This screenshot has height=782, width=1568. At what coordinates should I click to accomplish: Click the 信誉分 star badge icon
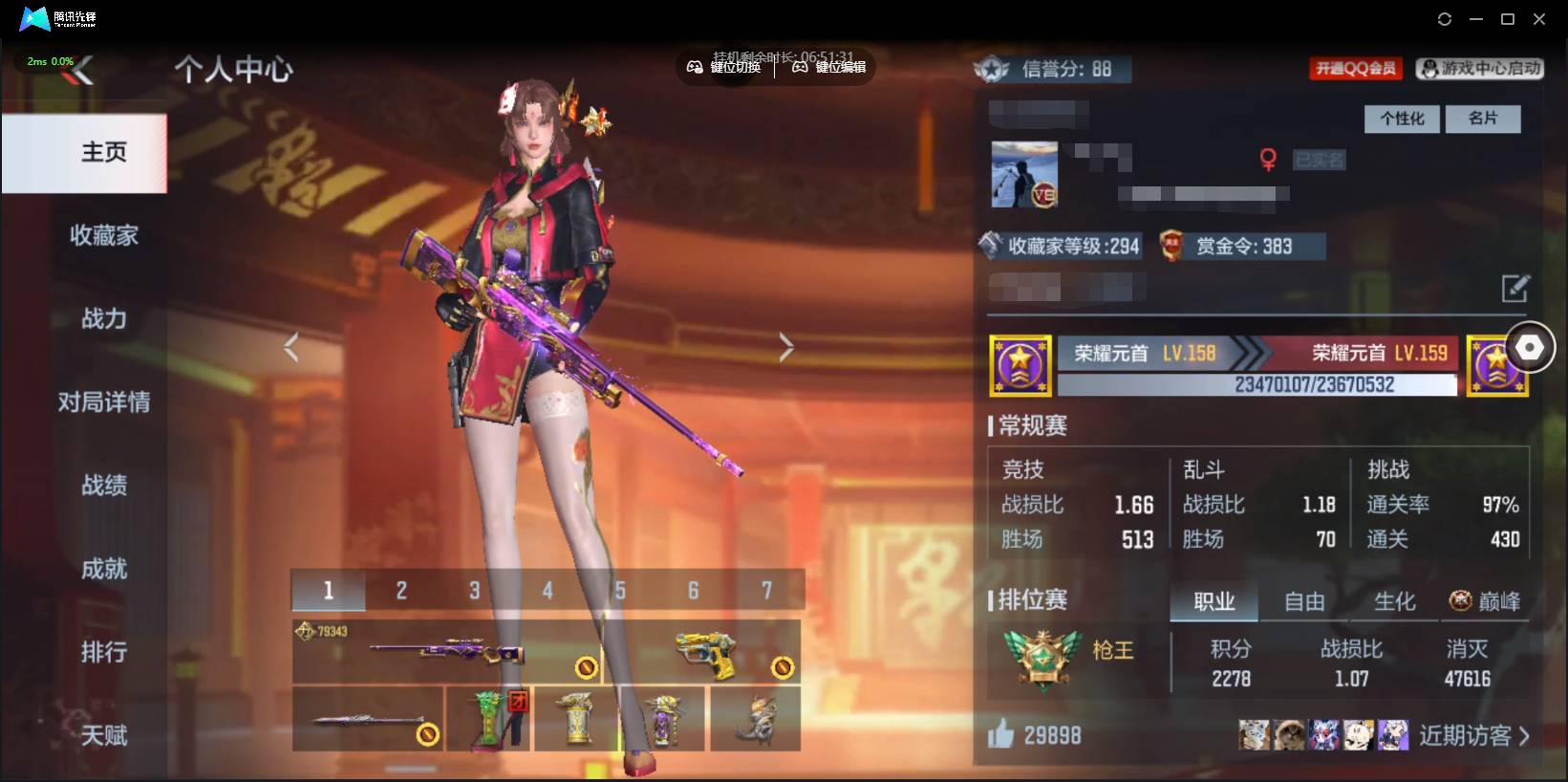(x=992, y=68)
